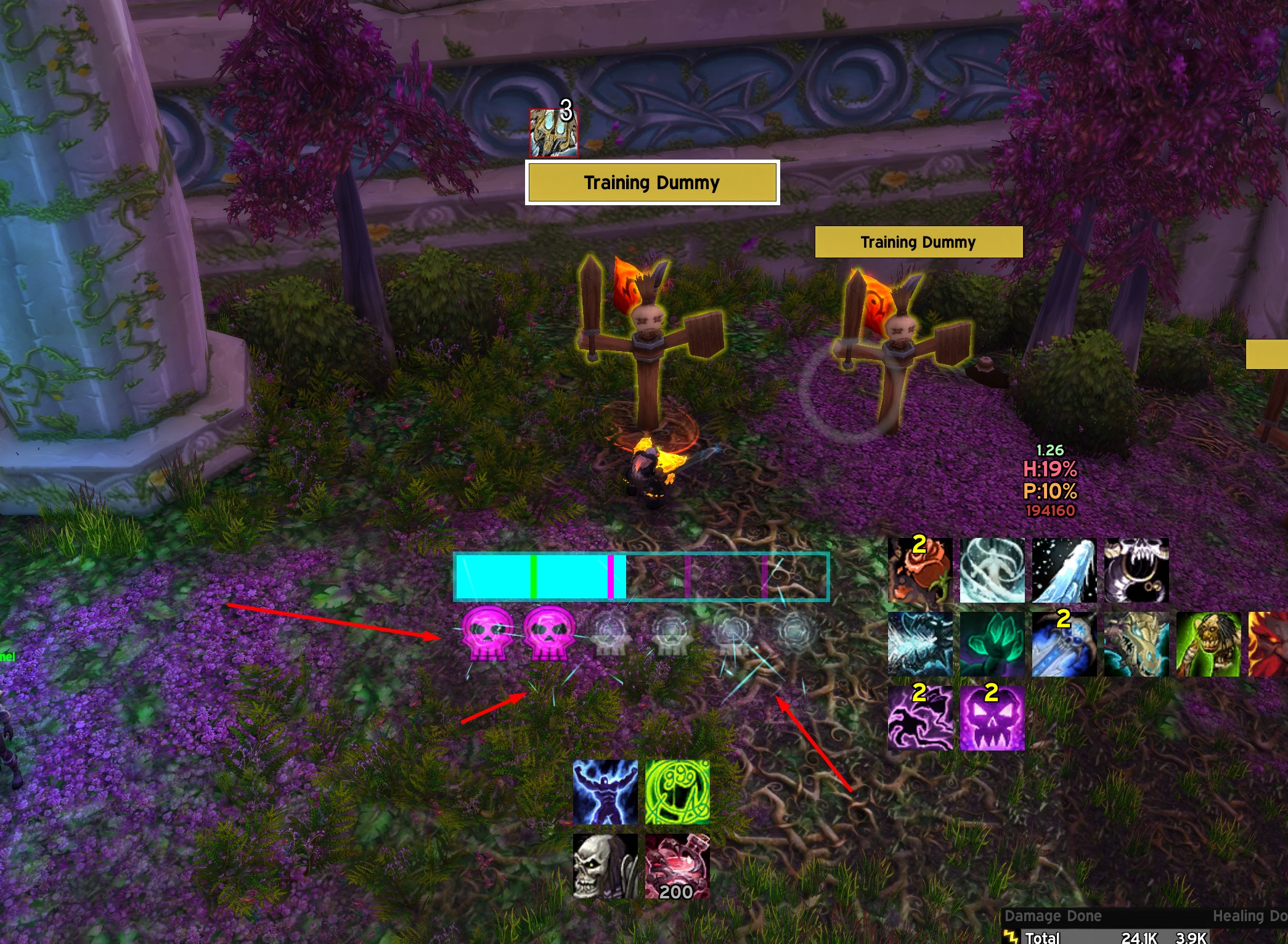This screenshot has height=944, width=1288.
Task: Open the Damage Done meter header
Action: tap(1053, 916)
